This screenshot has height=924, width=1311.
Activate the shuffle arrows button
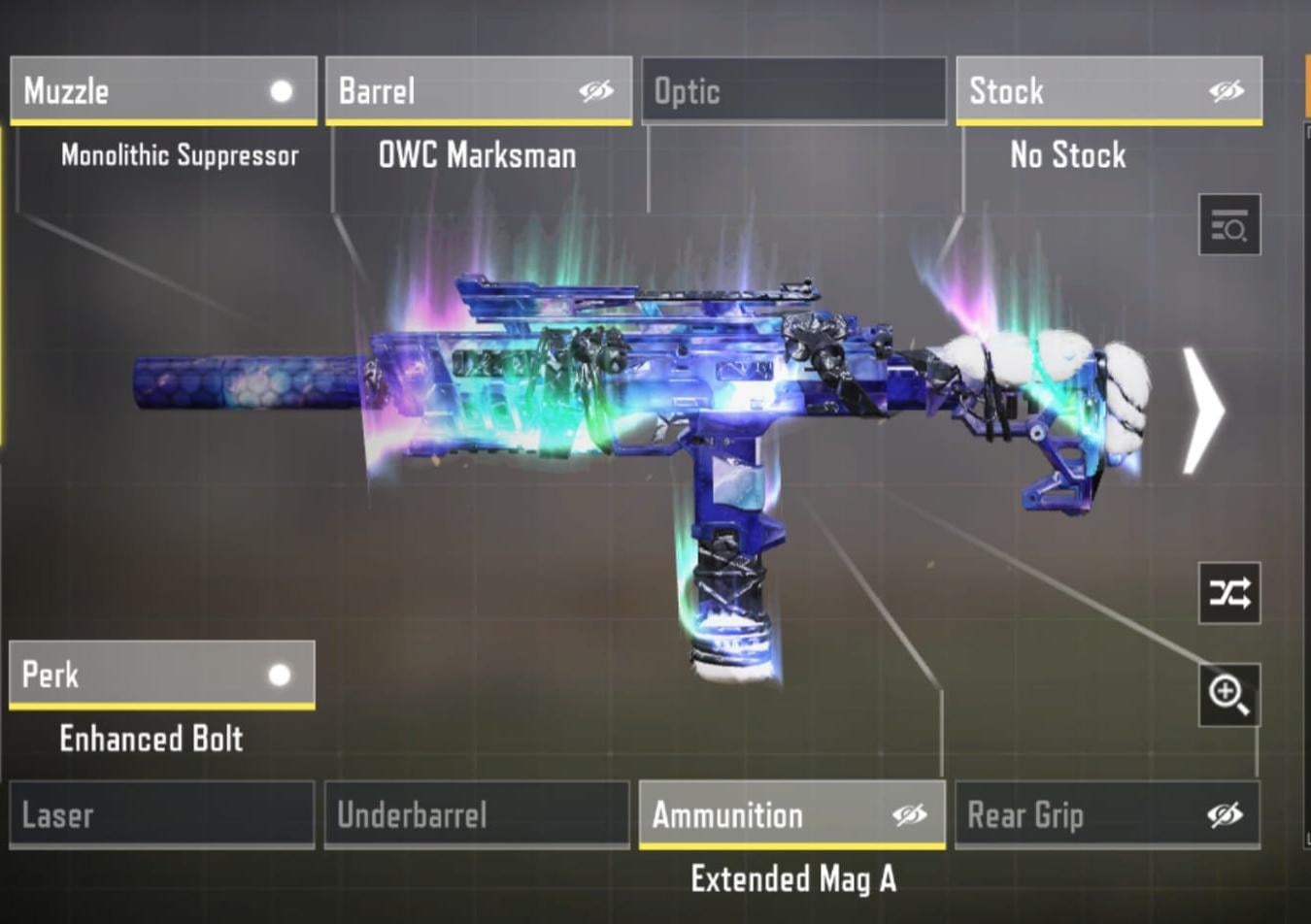tap(1229, 592)
